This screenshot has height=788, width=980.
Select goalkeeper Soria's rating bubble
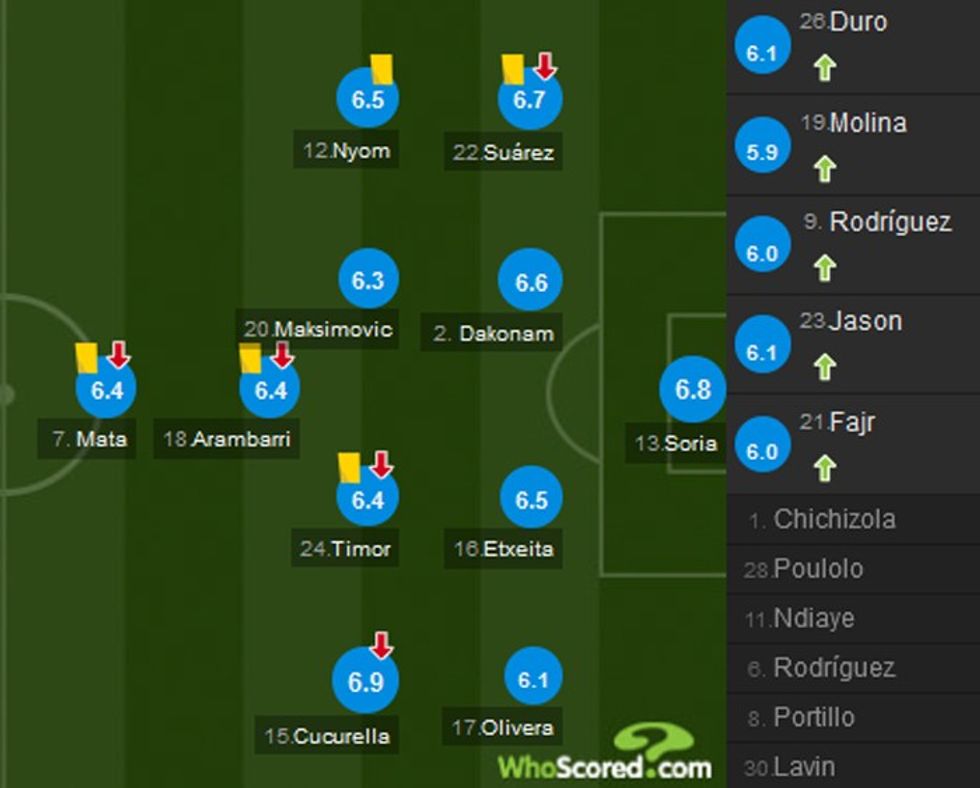pyautogui.click(x=693, y=390)
